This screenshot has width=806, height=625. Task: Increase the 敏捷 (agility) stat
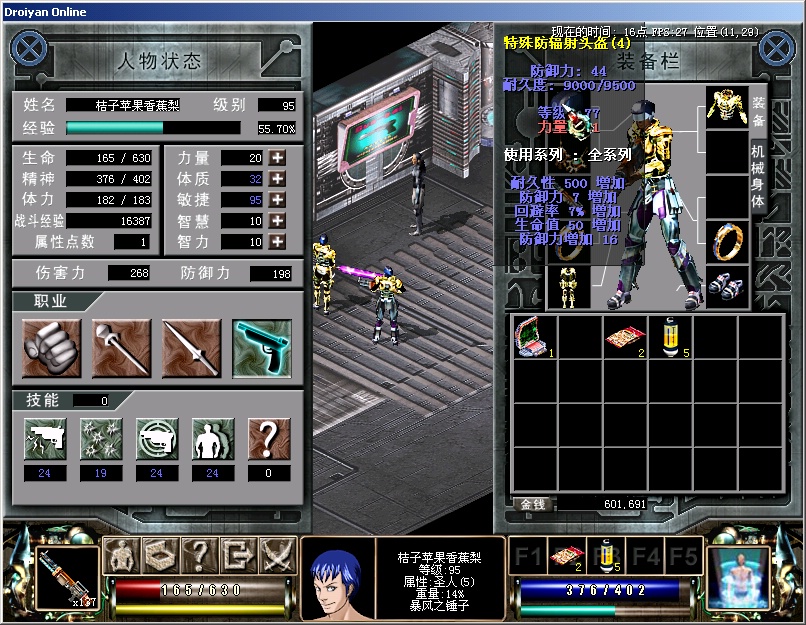pos(277,200)
